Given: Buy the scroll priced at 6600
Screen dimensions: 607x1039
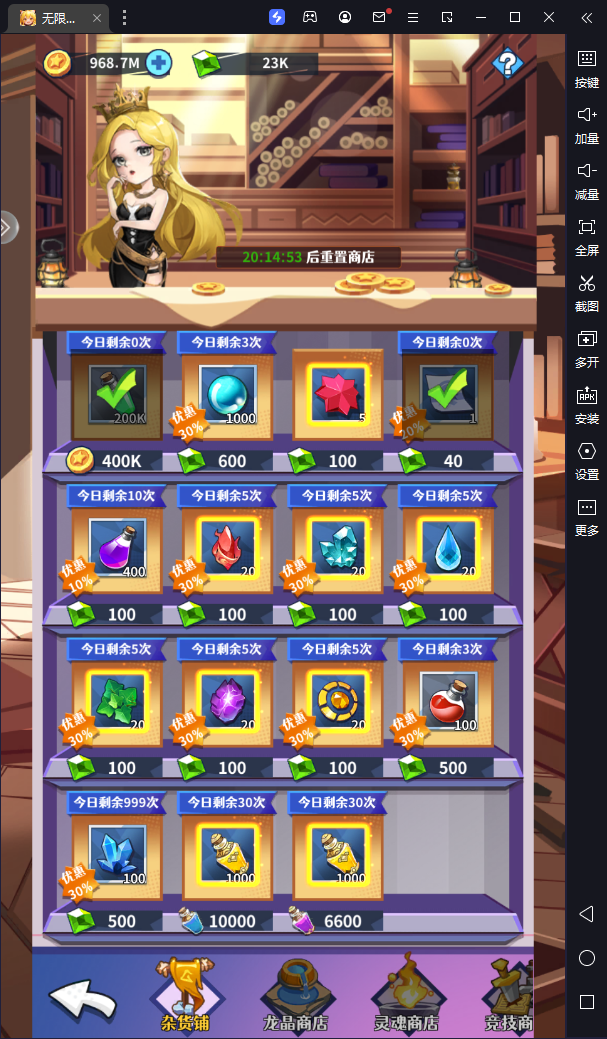Looking at the screenshot, I should pyautogui.click(x=338, y=855).
